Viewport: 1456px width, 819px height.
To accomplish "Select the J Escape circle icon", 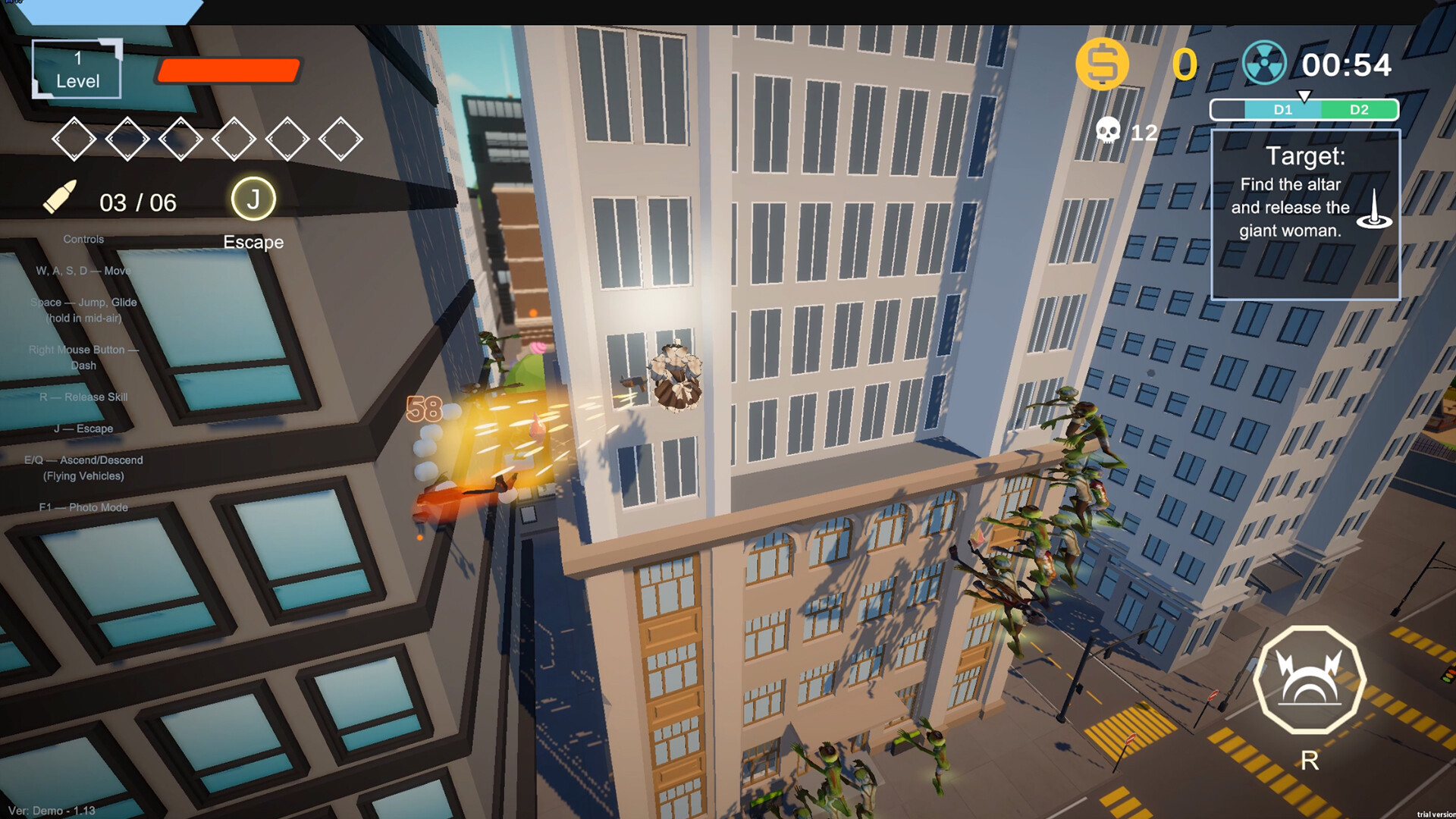I will tap(253, 199).
